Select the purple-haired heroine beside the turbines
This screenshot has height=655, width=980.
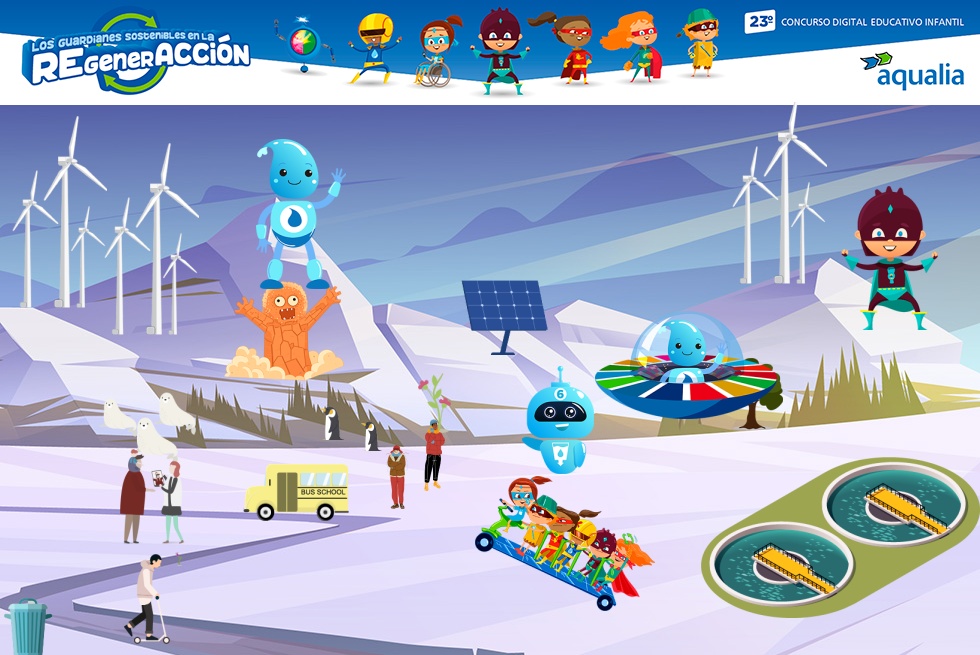pos(891,257)
